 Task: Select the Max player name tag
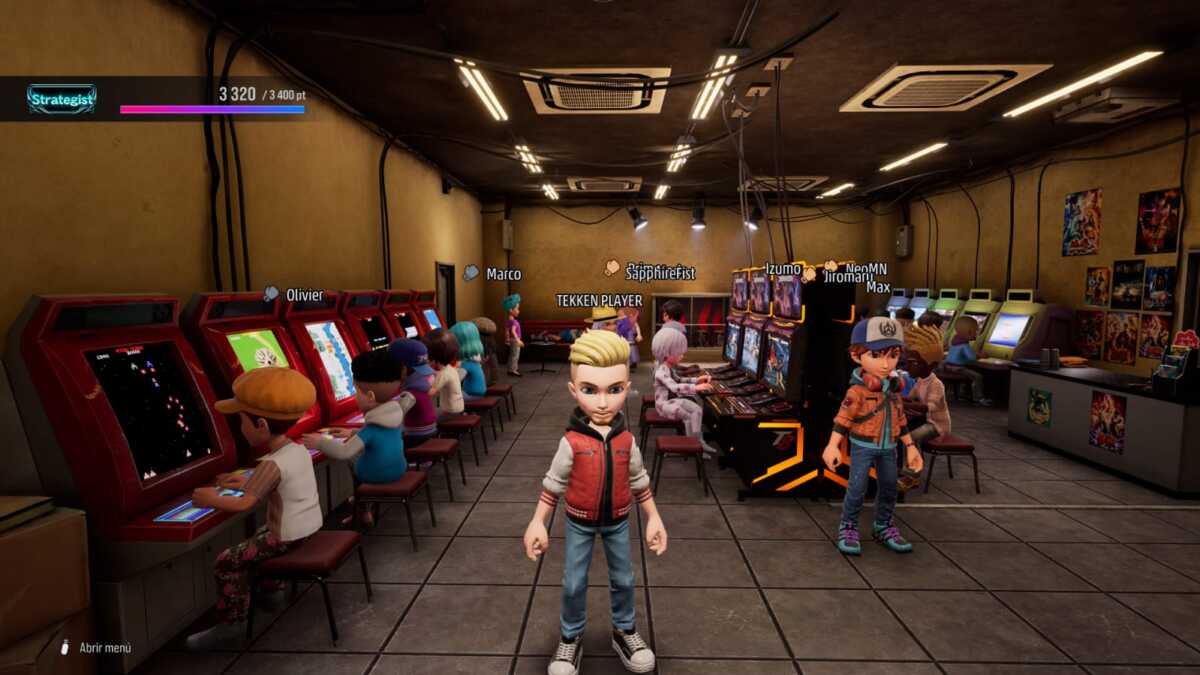click(x=878, y=288)
